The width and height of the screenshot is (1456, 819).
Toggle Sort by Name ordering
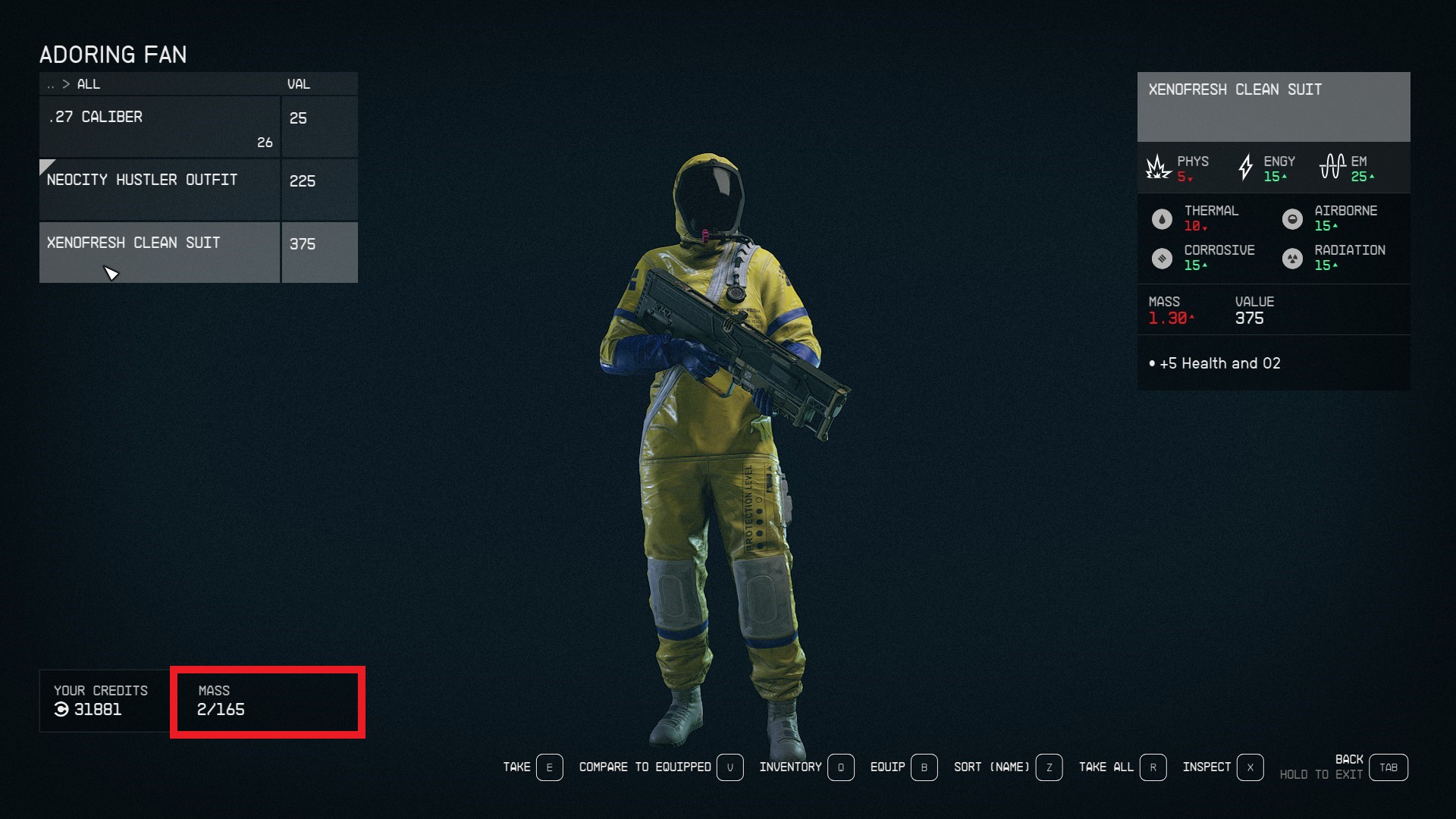991,767
